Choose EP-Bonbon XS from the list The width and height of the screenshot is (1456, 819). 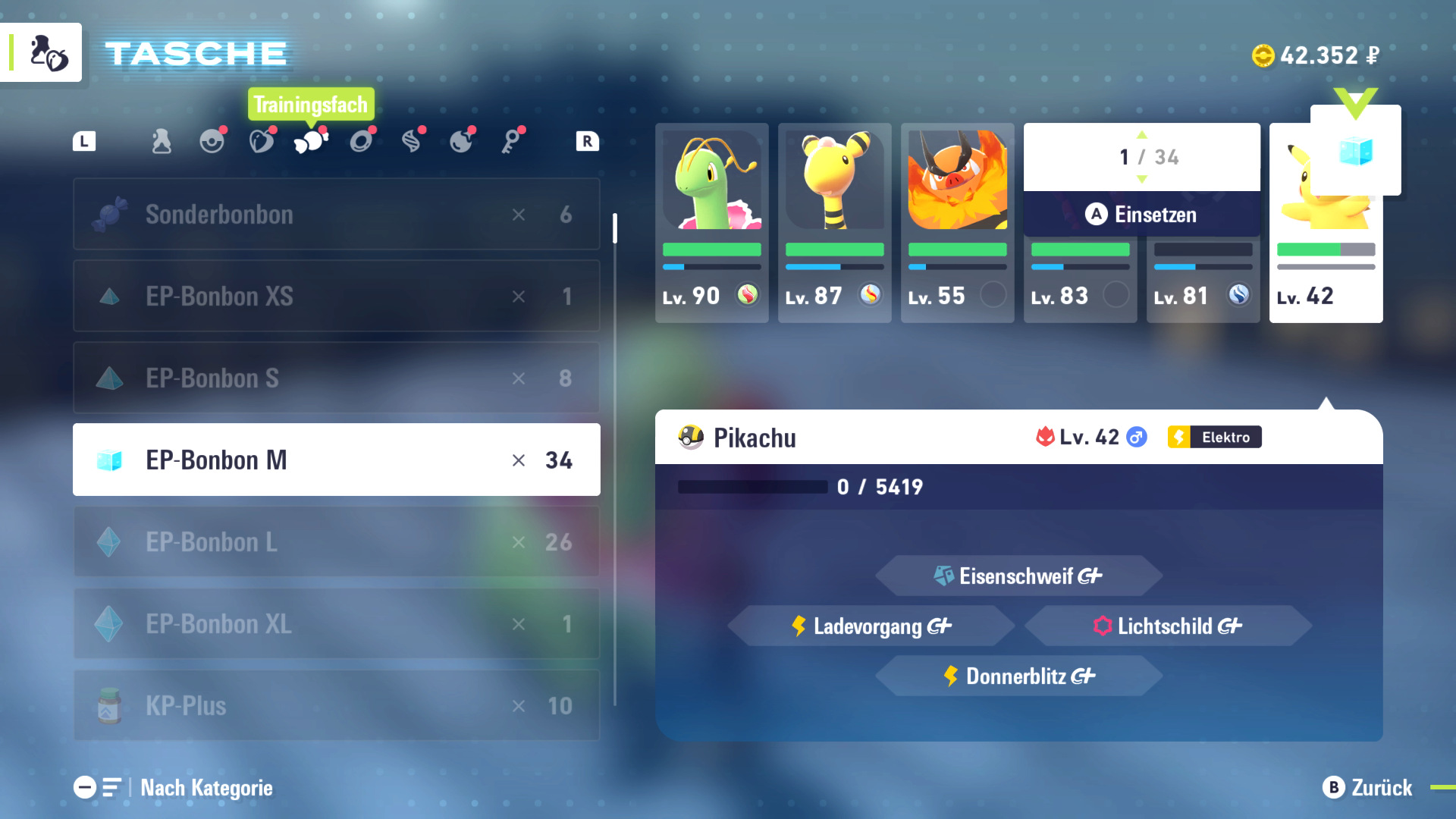336,297
